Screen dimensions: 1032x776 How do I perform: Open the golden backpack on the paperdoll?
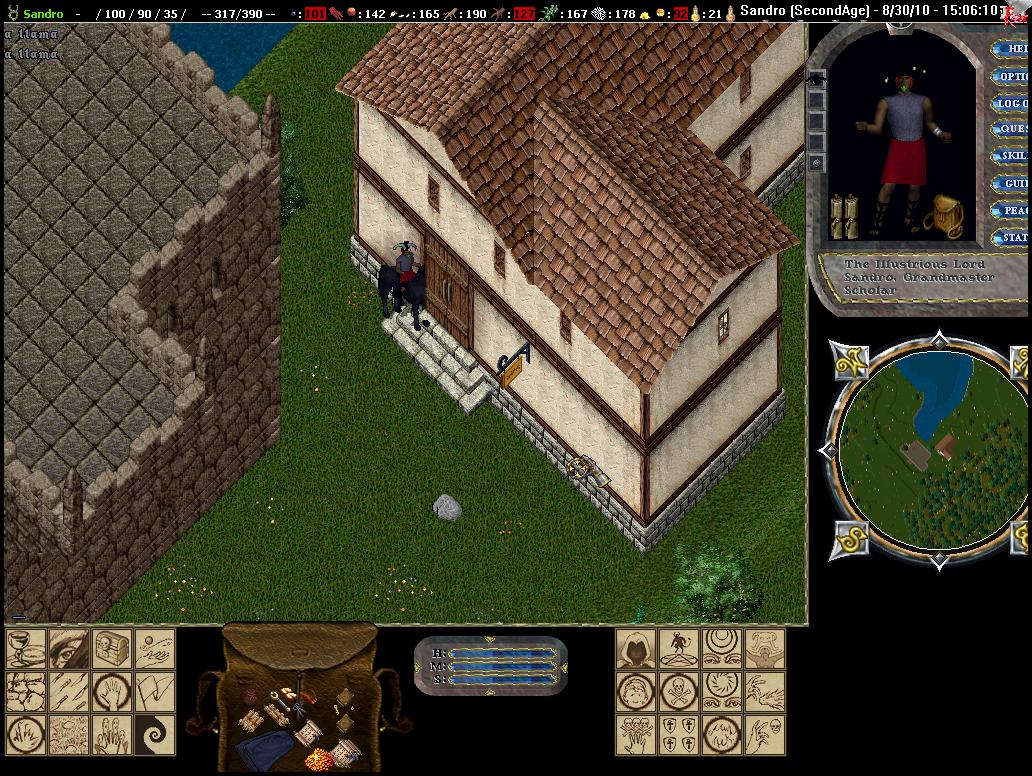coord(942,215)
